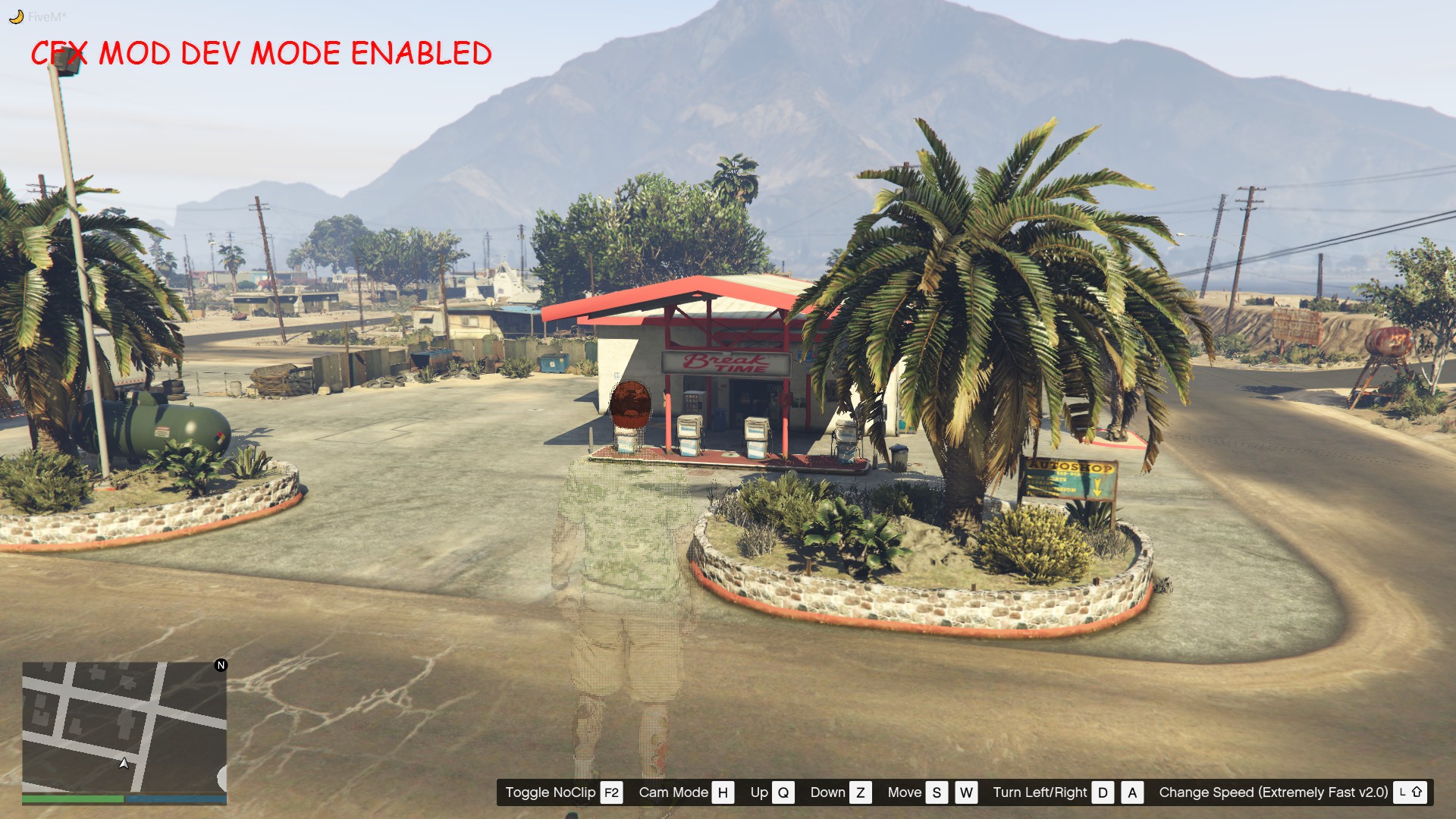Screen dimensions: 1456x819
Task: Toggle the Down movement control
Action: [x=827, y=792]
